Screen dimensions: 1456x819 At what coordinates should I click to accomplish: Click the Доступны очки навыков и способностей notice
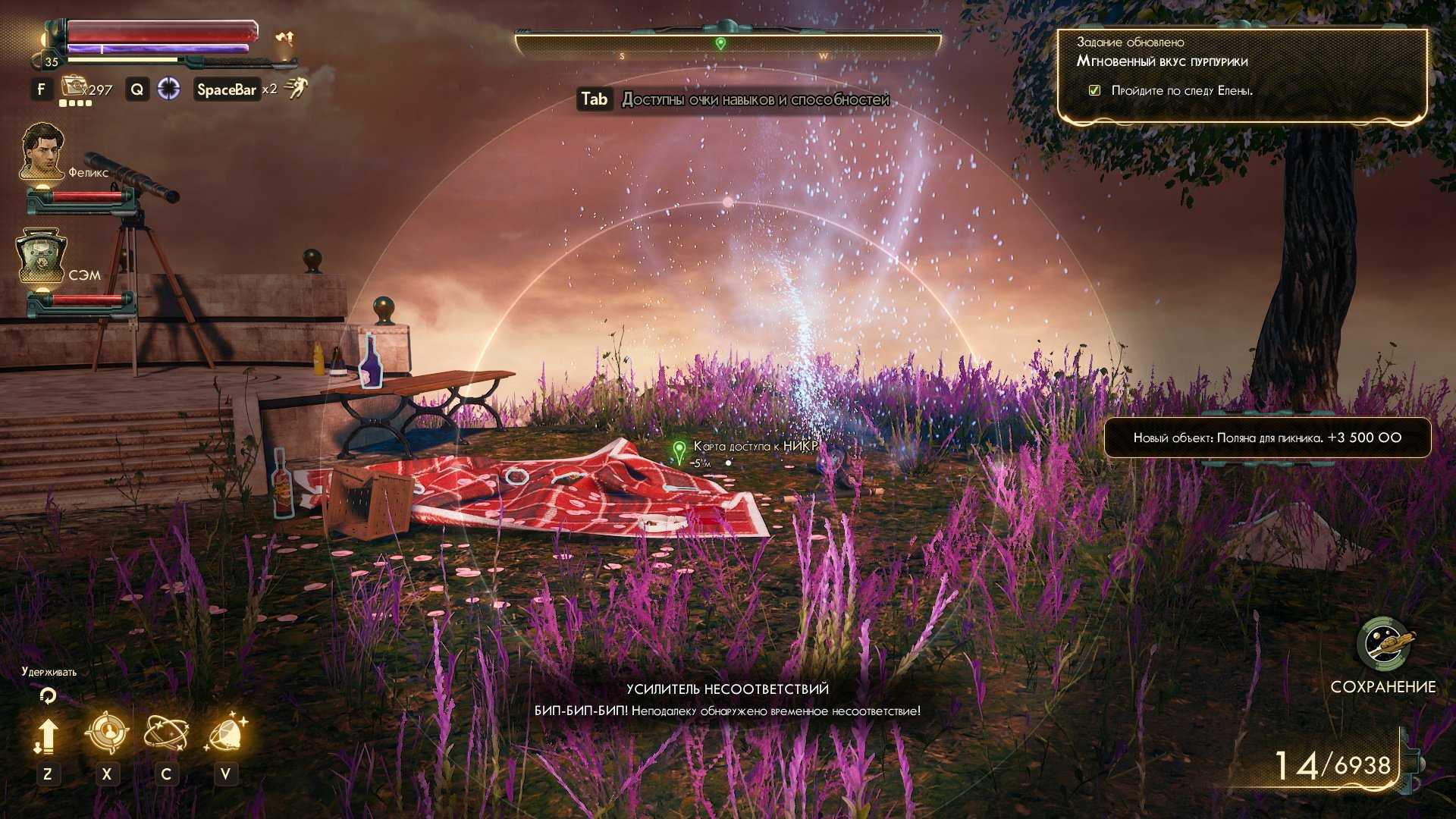tap(755, 99)
